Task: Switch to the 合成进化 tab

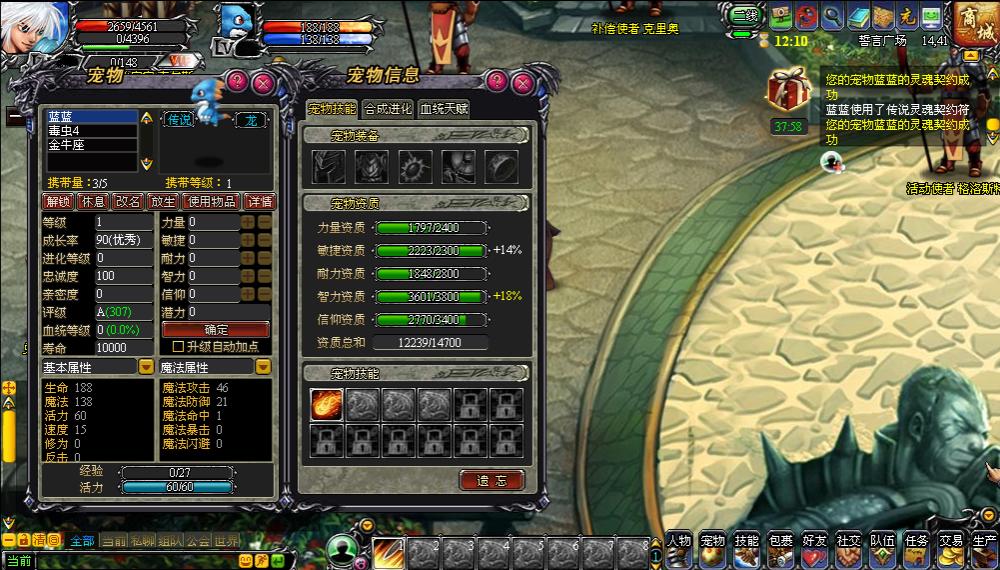Action: point(387,109)
